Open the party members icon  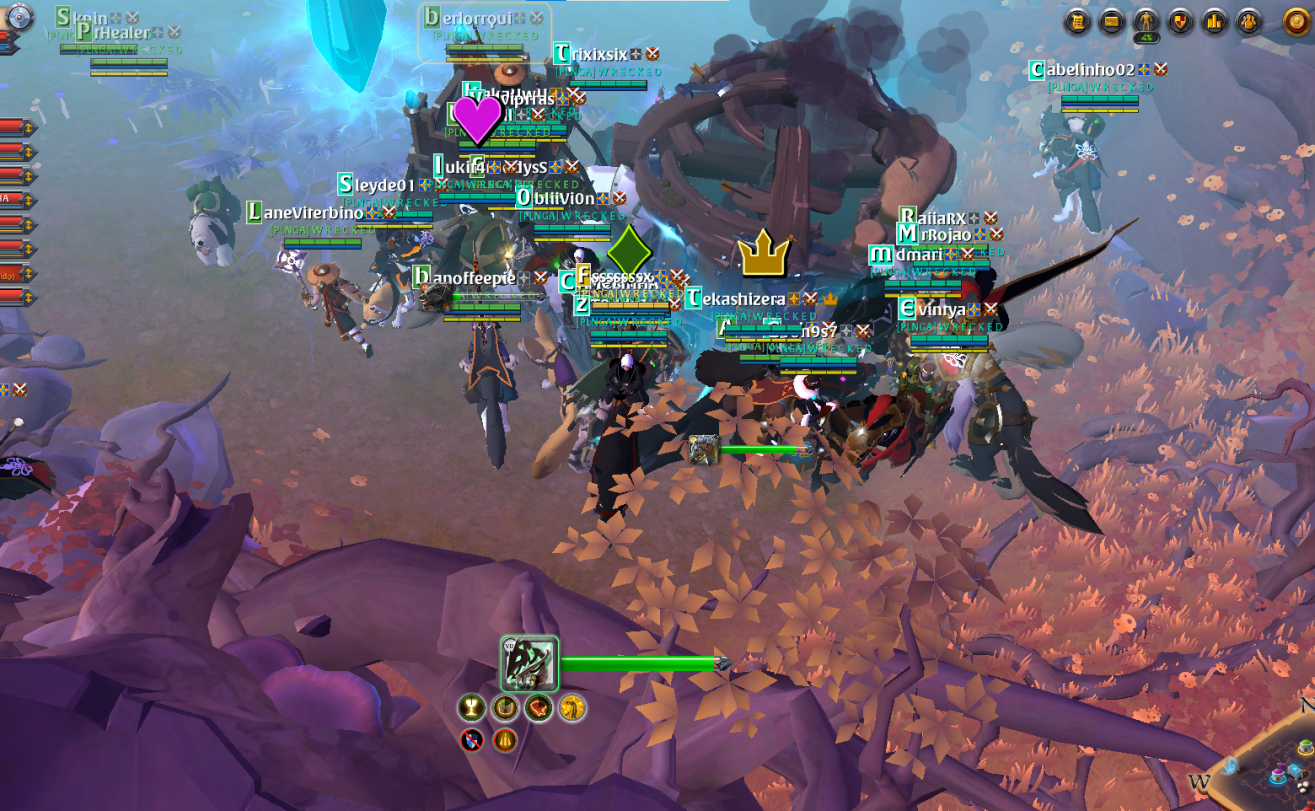pos(1248,21)
